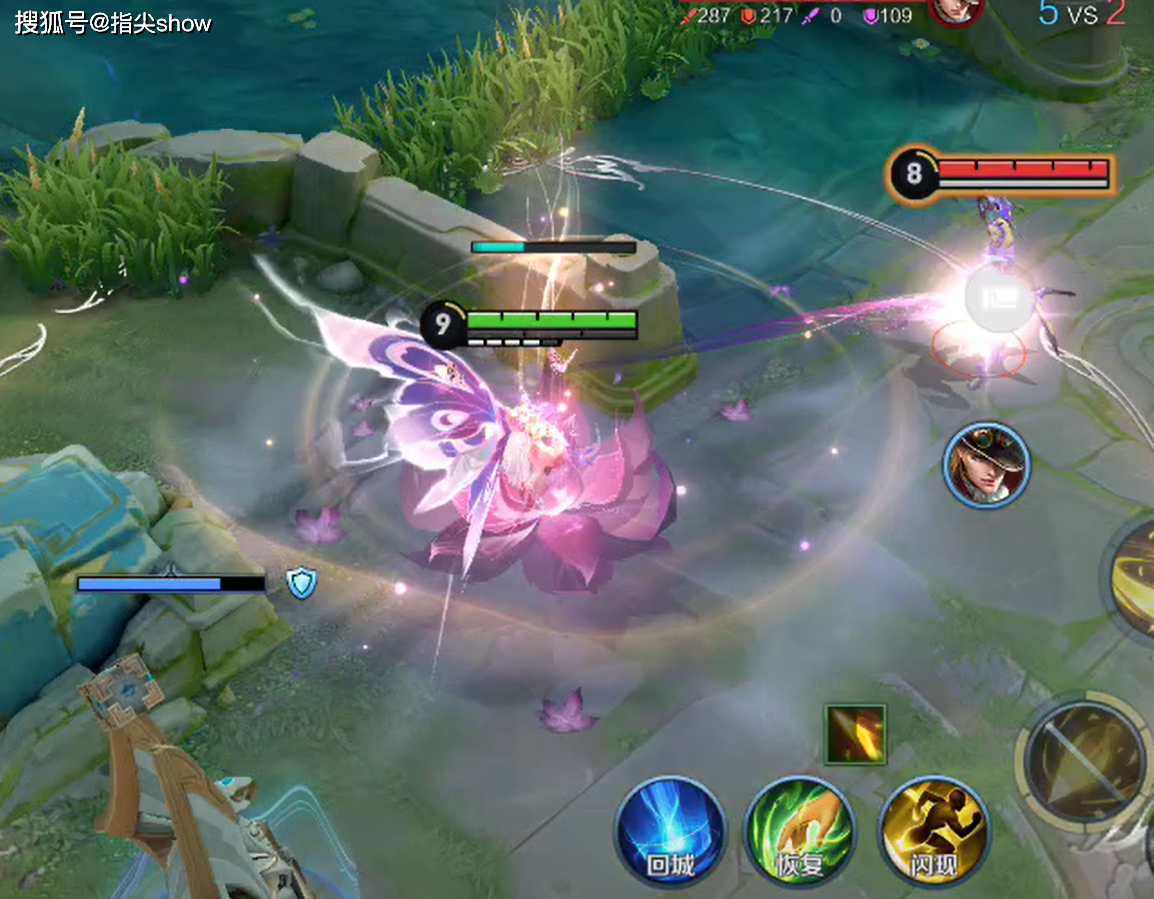
Task: Activate the 回城 recall button
Action: click(x=669, y=831)
